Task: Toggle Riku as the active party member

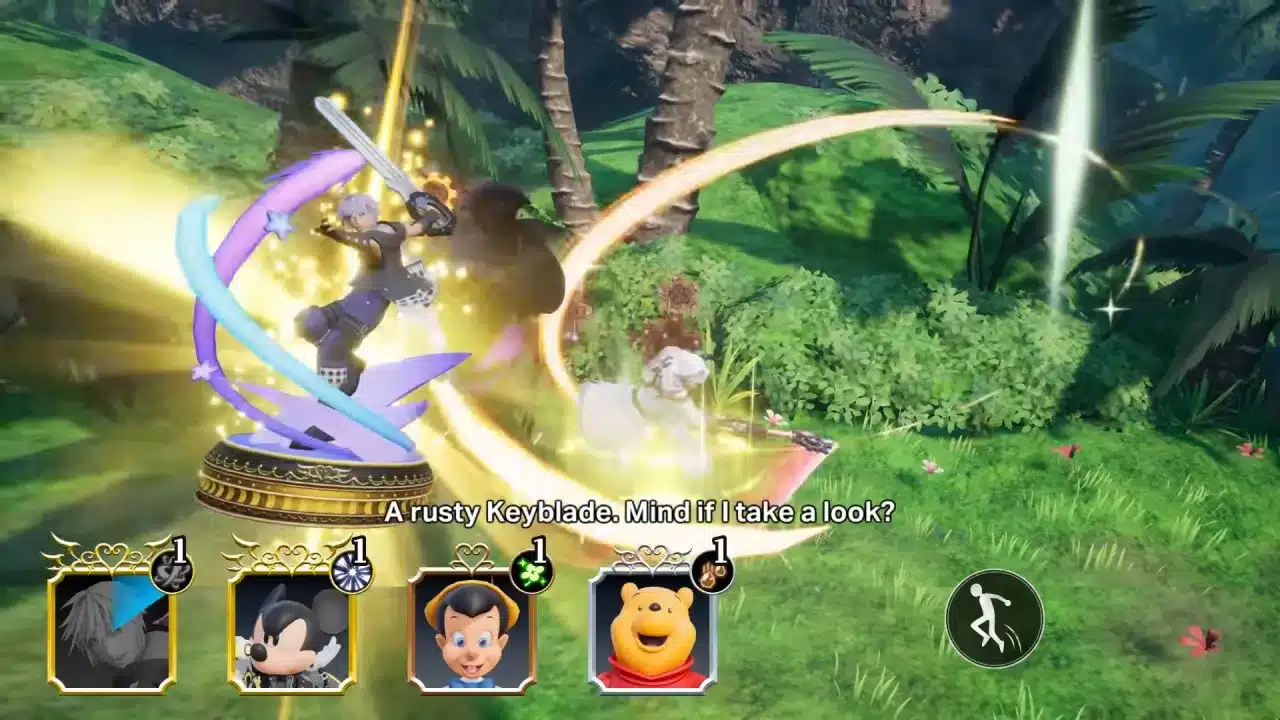Action: (110, 630)
